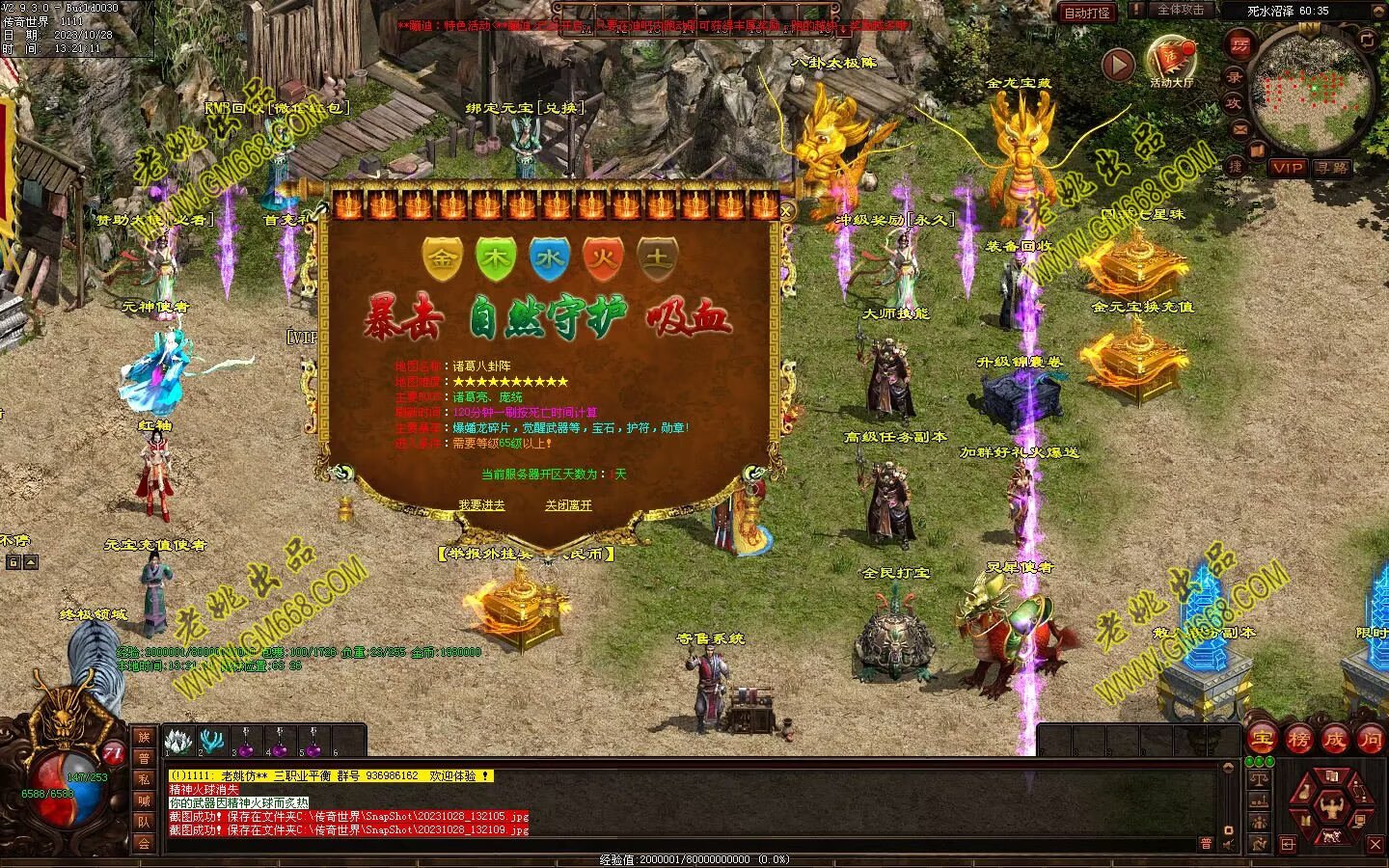This screenshot has width=1389, height=868.
Task: Open the mail envelope icon
Action: 1240,129
